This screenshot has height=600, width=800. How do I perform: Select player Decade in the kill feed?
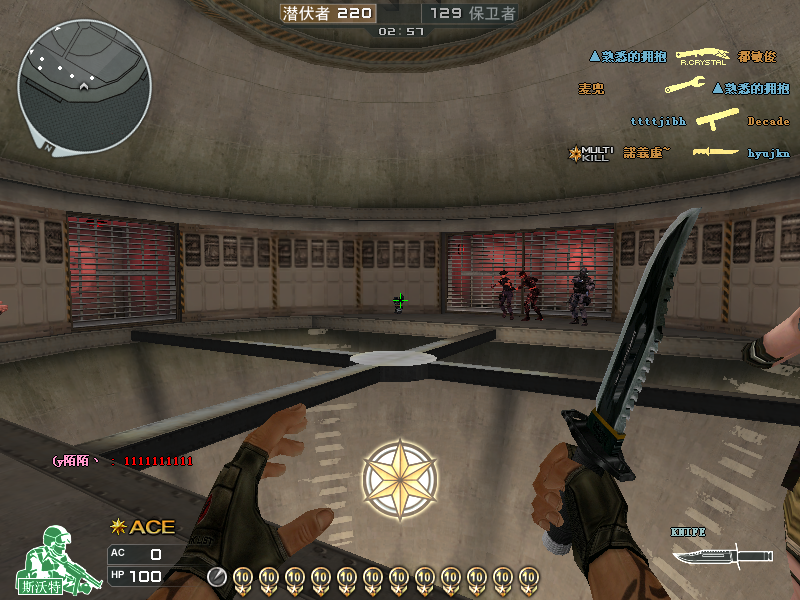tap(768, 121)
